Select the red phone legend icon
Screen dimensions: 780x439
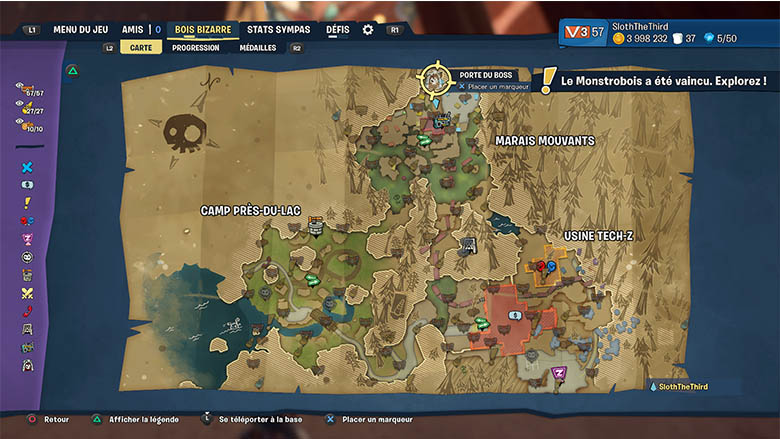click(x=27, y=311)
